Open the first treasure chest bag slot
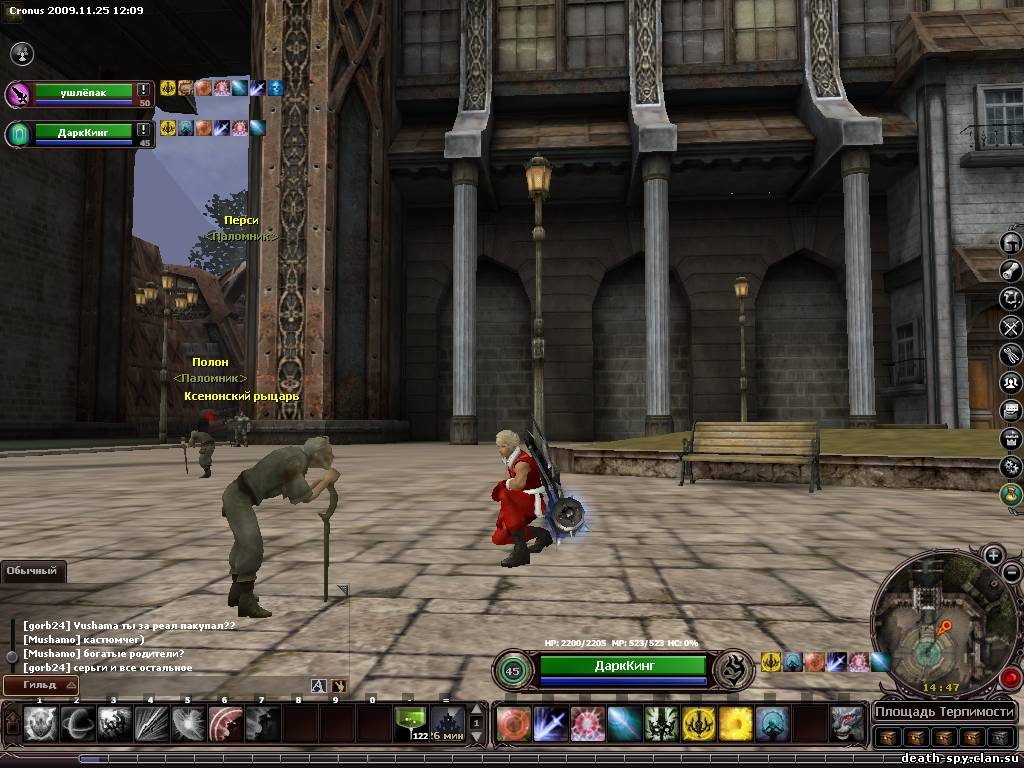The height and width of the screenshot is (768, 1024). pos(887,738)
